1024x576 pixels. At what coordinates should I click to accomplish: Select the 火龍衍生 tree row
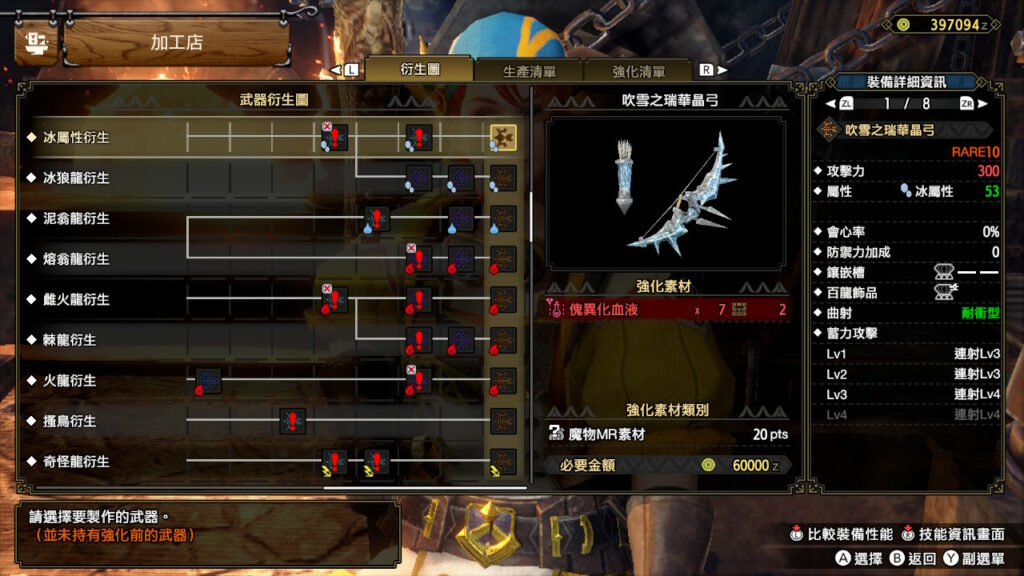click(x=69, y=381)
